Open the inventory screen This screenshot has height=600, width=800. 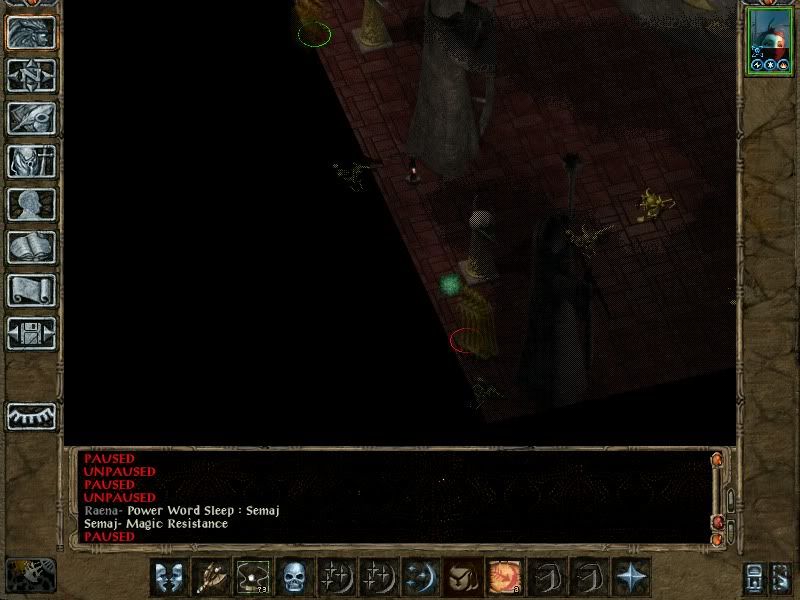[x=31, y=161]
